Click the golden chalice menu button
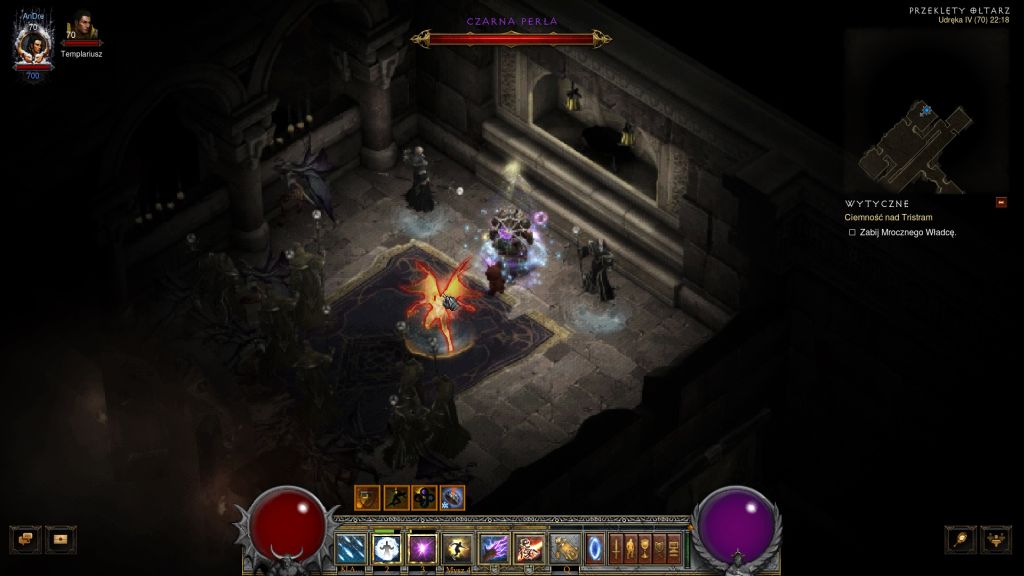1024x576 pixels. (x=646, y=547)
